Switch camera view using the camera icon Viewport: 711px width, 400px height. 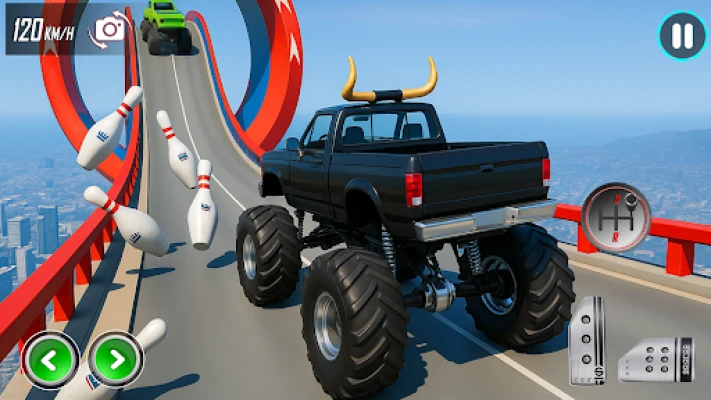(108, 29)
